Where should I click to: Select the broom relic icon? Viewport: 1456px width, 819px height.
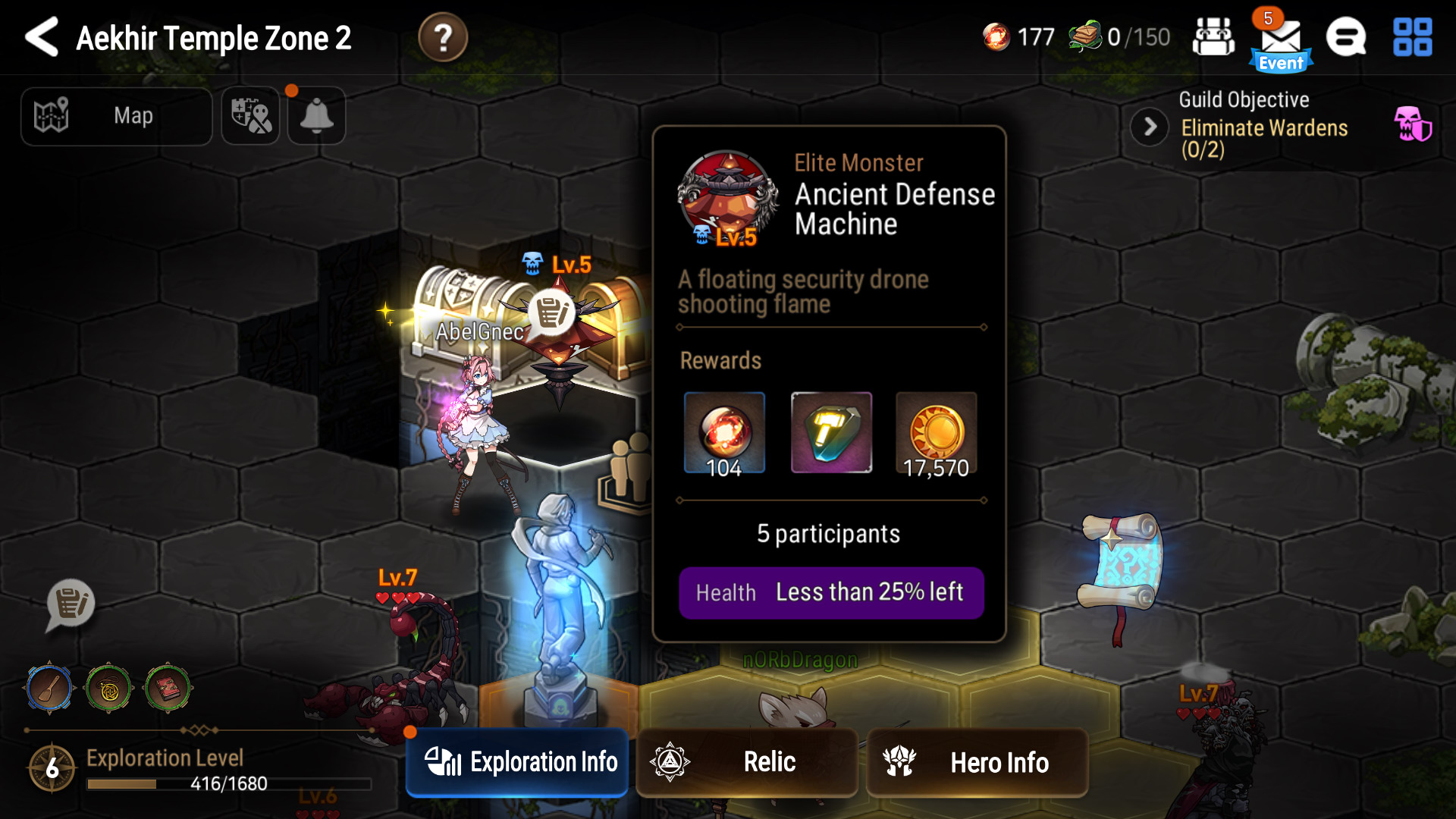(x=49, y=689)
